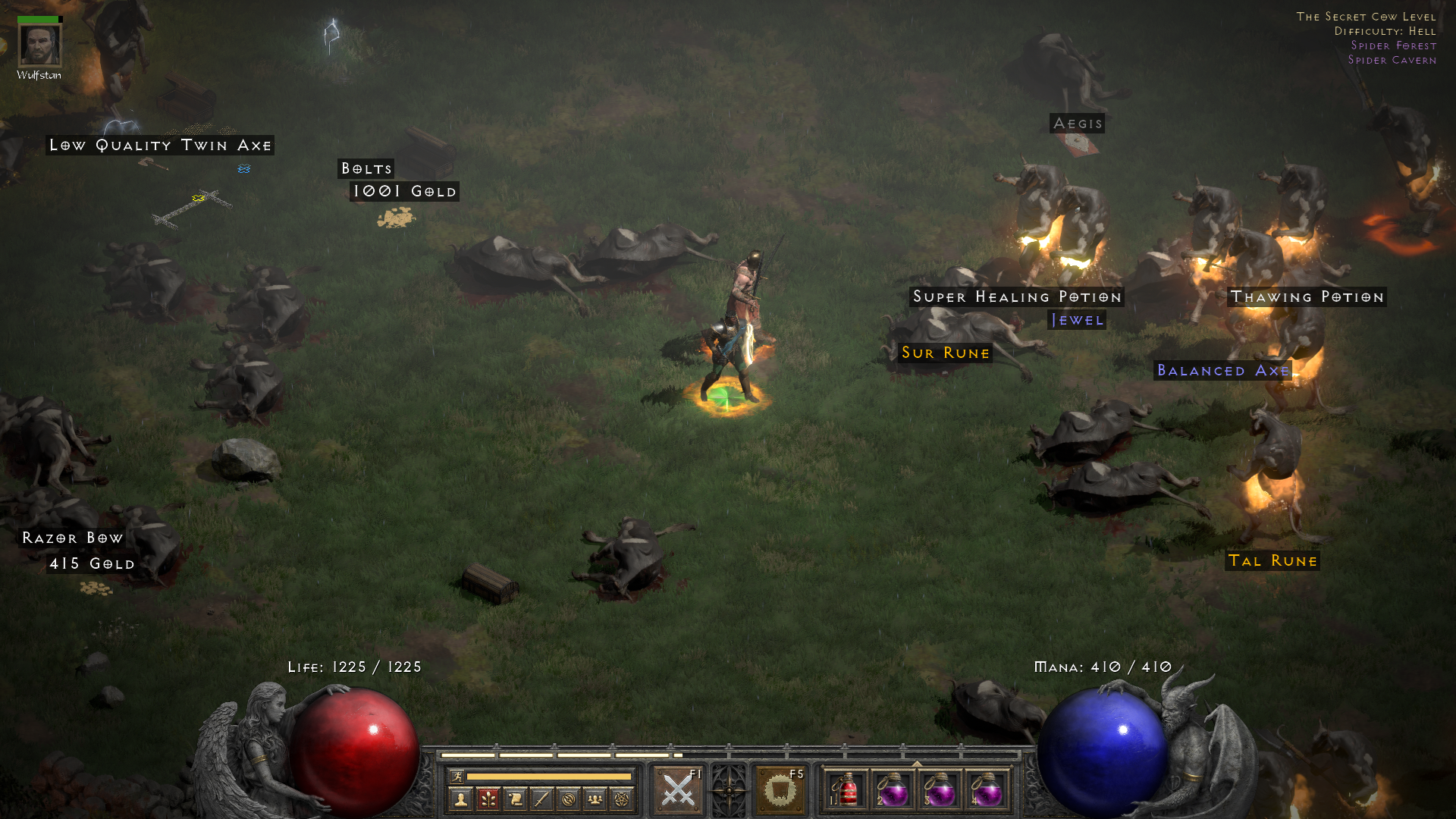This screenshot has height=819, width=1456.
Task: Pick up the Super Healing Potion label
Action: coord(1017,297)
